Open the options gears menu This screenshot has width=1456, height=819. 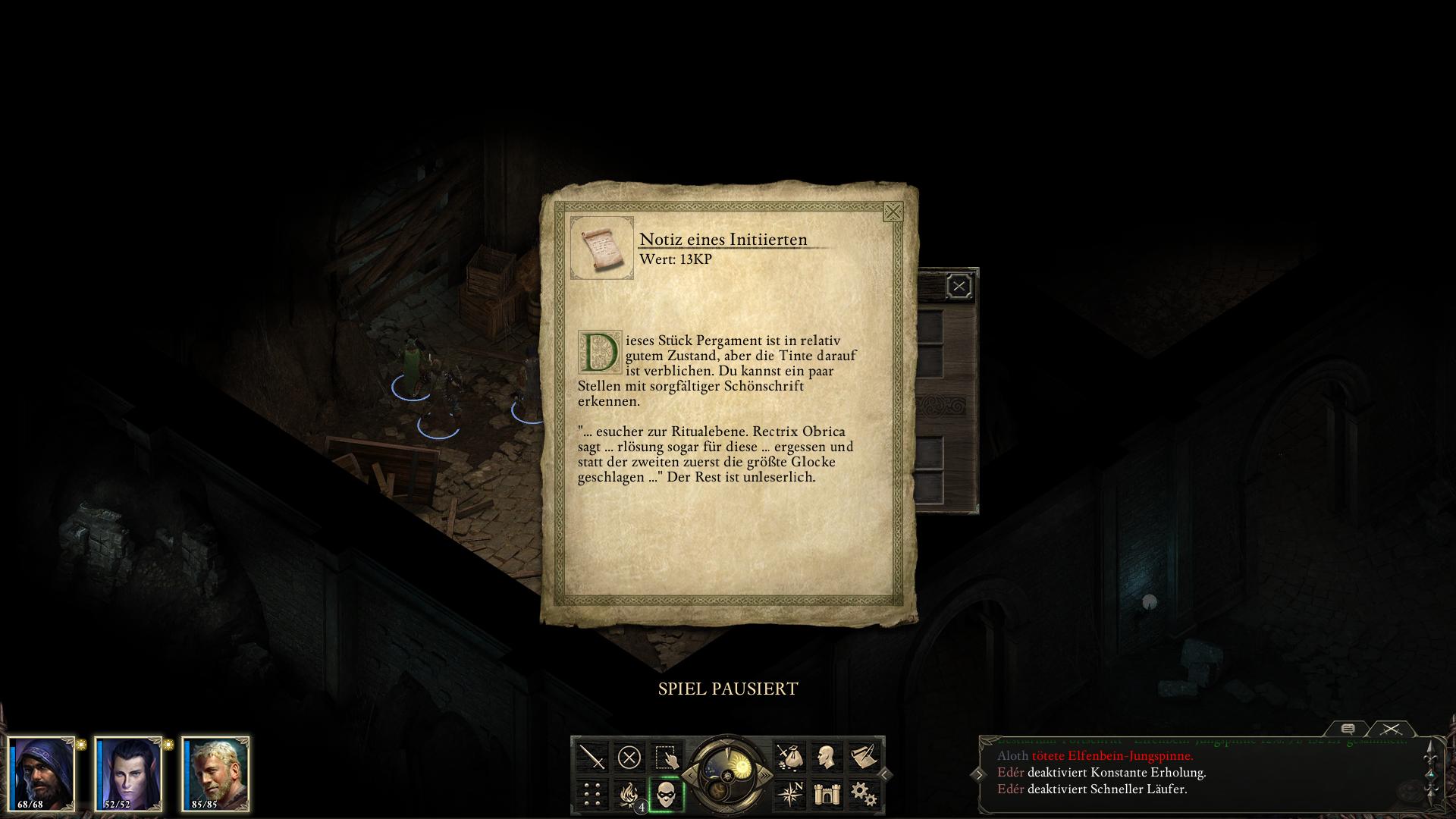pyautogui.click(x=863, y=794)
